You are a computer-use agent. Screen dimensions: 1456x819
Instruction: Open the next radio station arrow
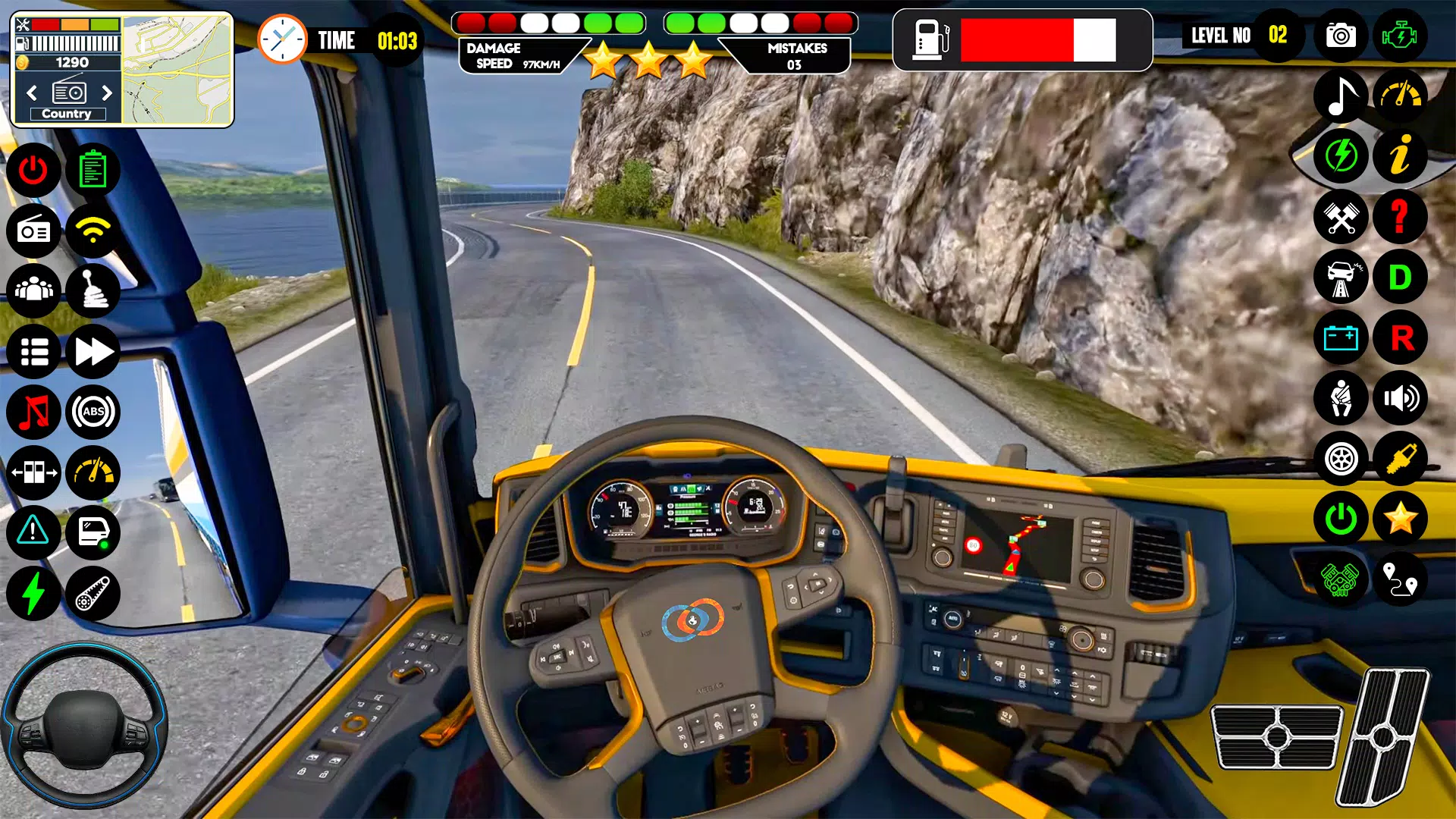coord(106,93)
